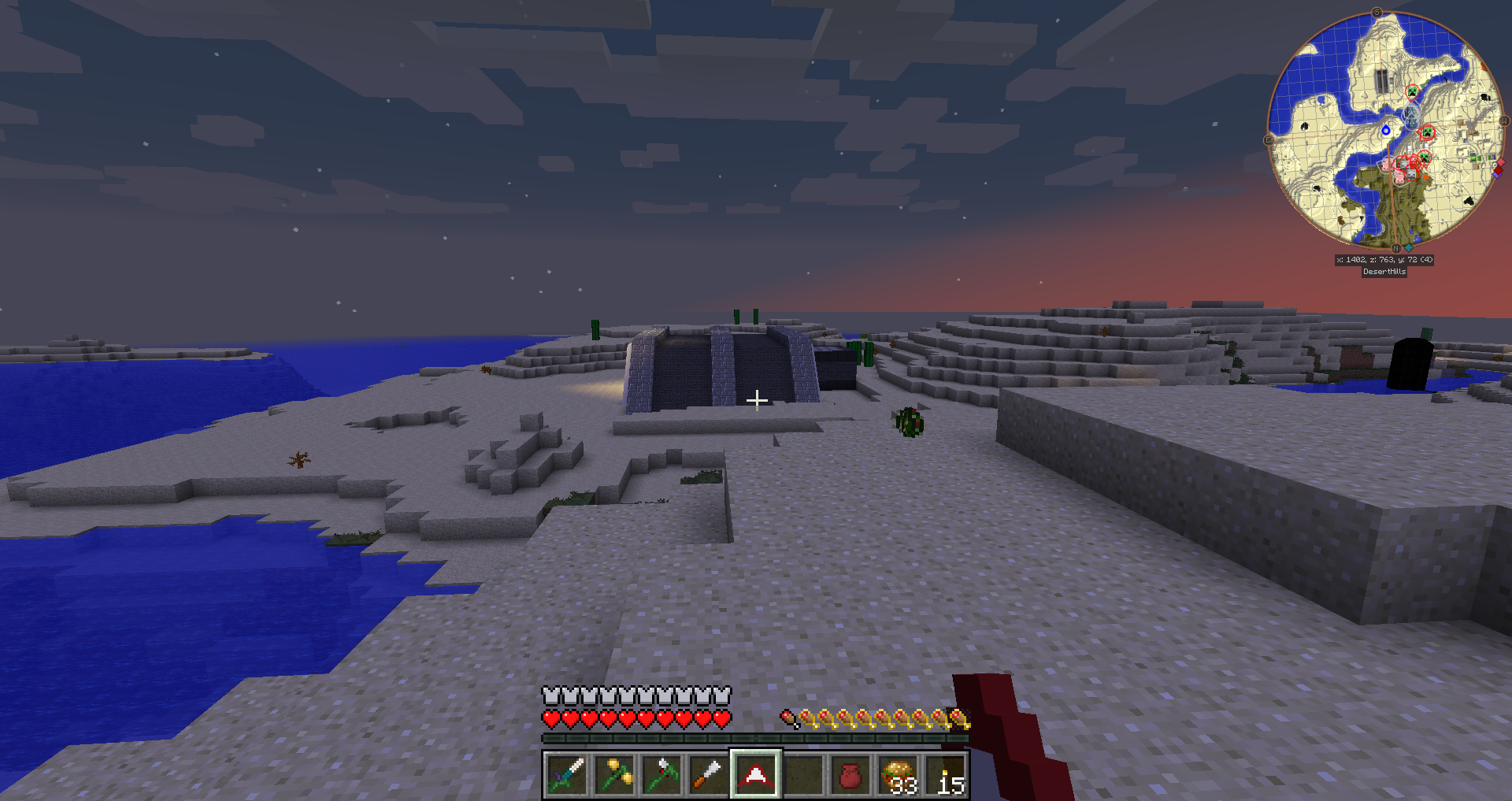
Task: Click the S compass marker on minimap
Action: tap(1377, 13)
